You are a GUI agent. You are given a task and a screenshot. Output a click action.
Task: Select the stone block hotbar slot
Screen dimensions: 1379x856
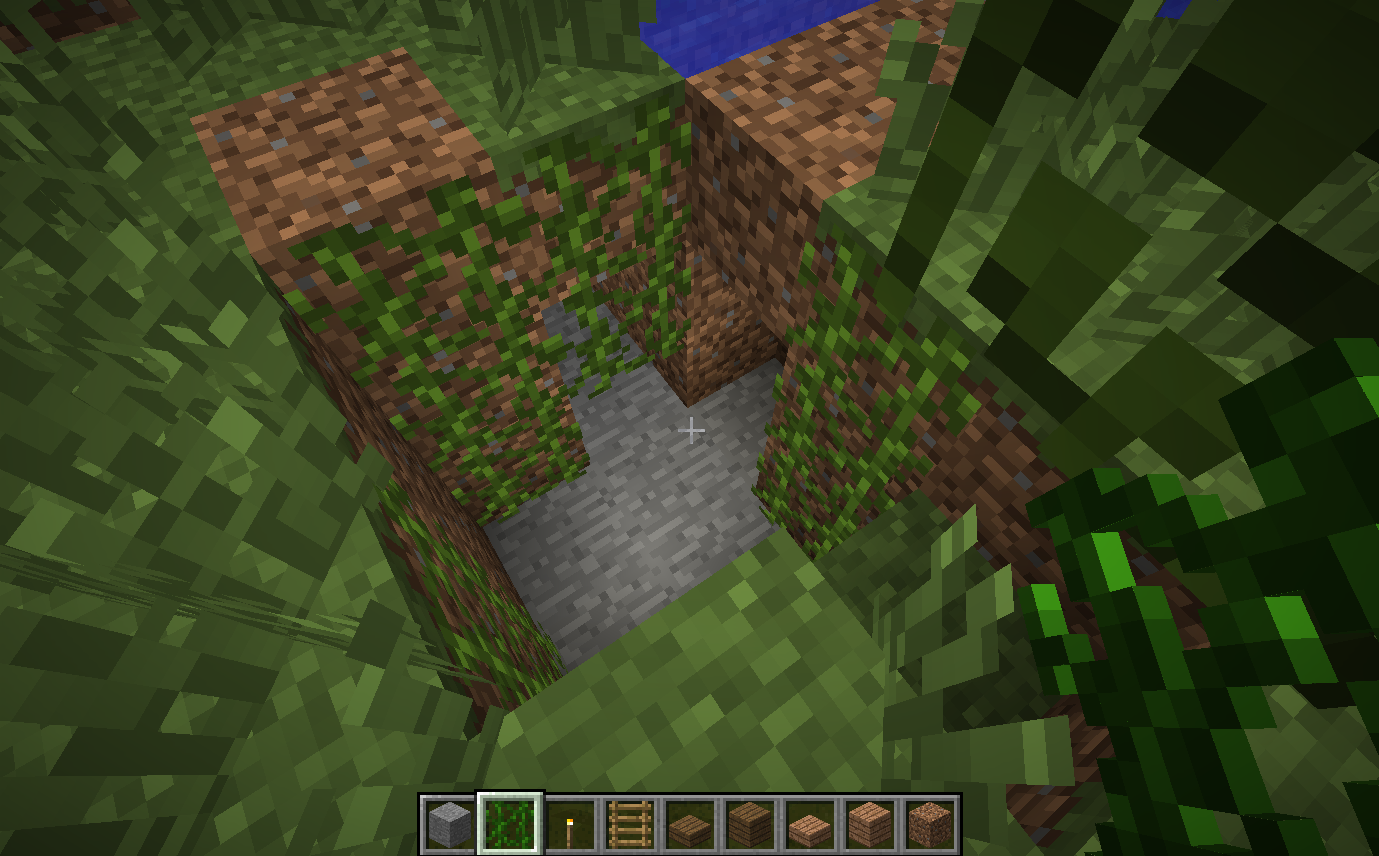pyautogui.click(x=449, y=825)
